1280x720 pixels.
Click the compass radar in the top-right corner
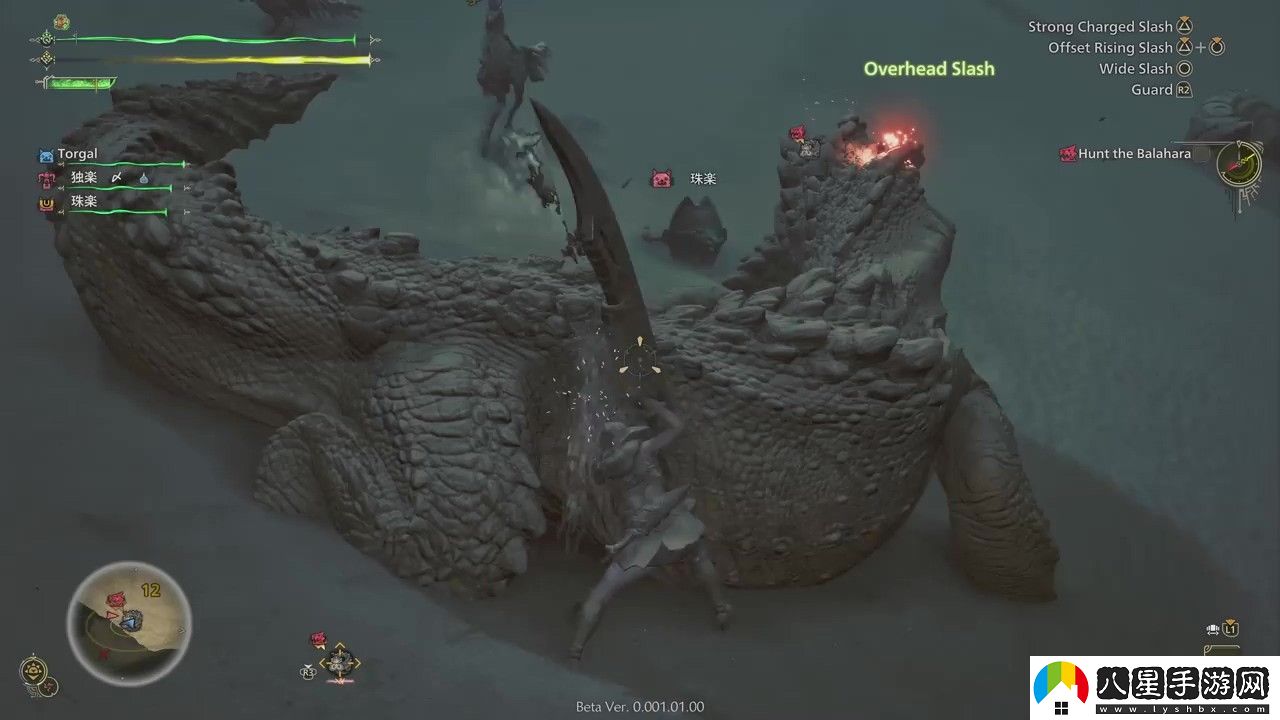coord(1240,165)
